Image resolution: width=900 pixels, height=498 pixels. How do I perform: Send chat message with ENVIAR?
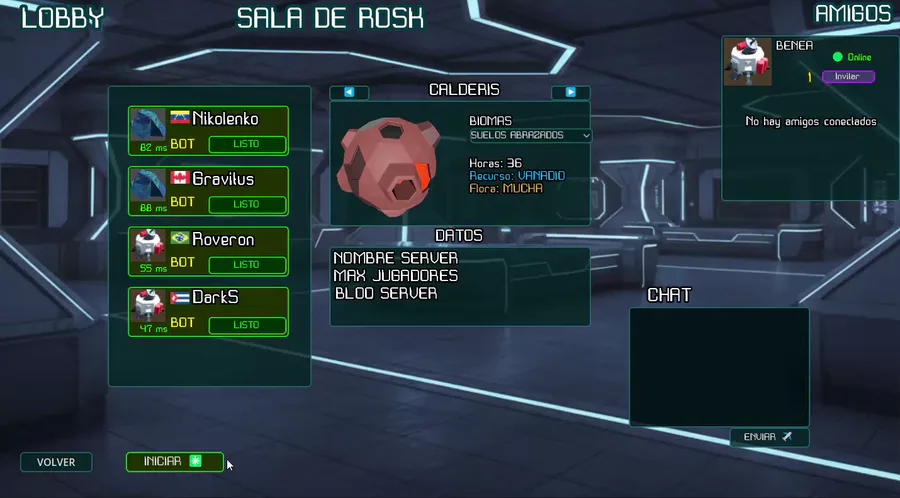(x=768, y=437)
